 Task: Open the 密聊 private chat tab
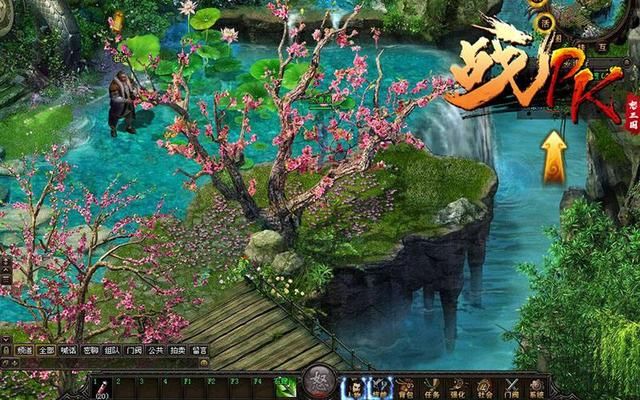tap(90, 351)
